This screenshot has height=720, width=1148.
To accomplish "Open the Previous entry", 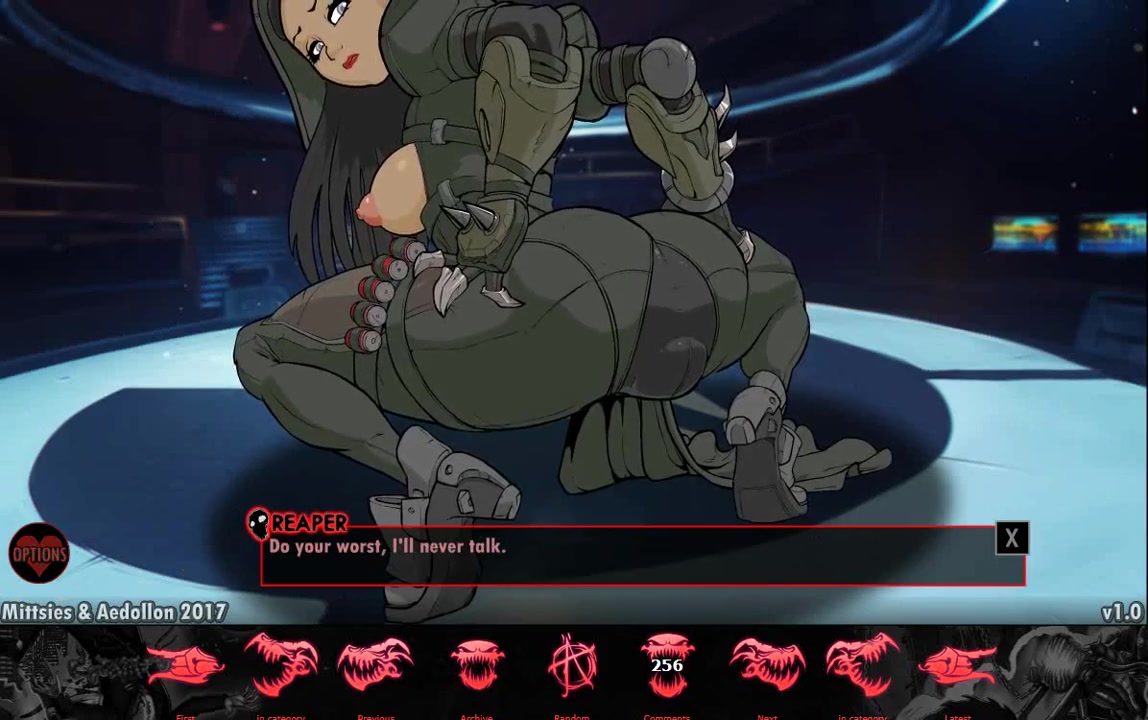I will (x=375, y=666).
